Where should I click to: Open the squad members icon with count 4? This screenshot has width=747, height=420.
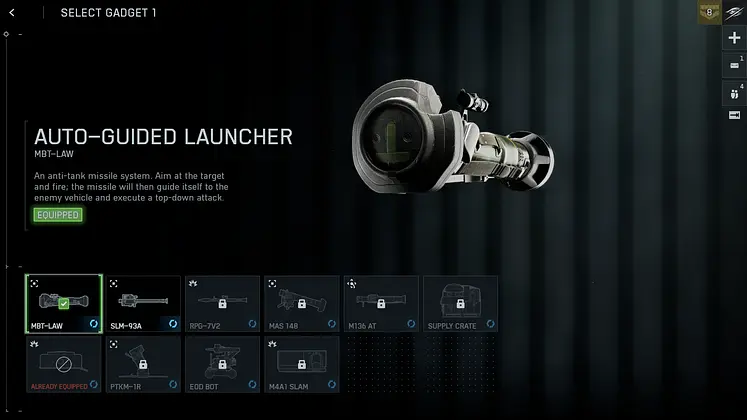pyautogui.click(x=735, y=92)
